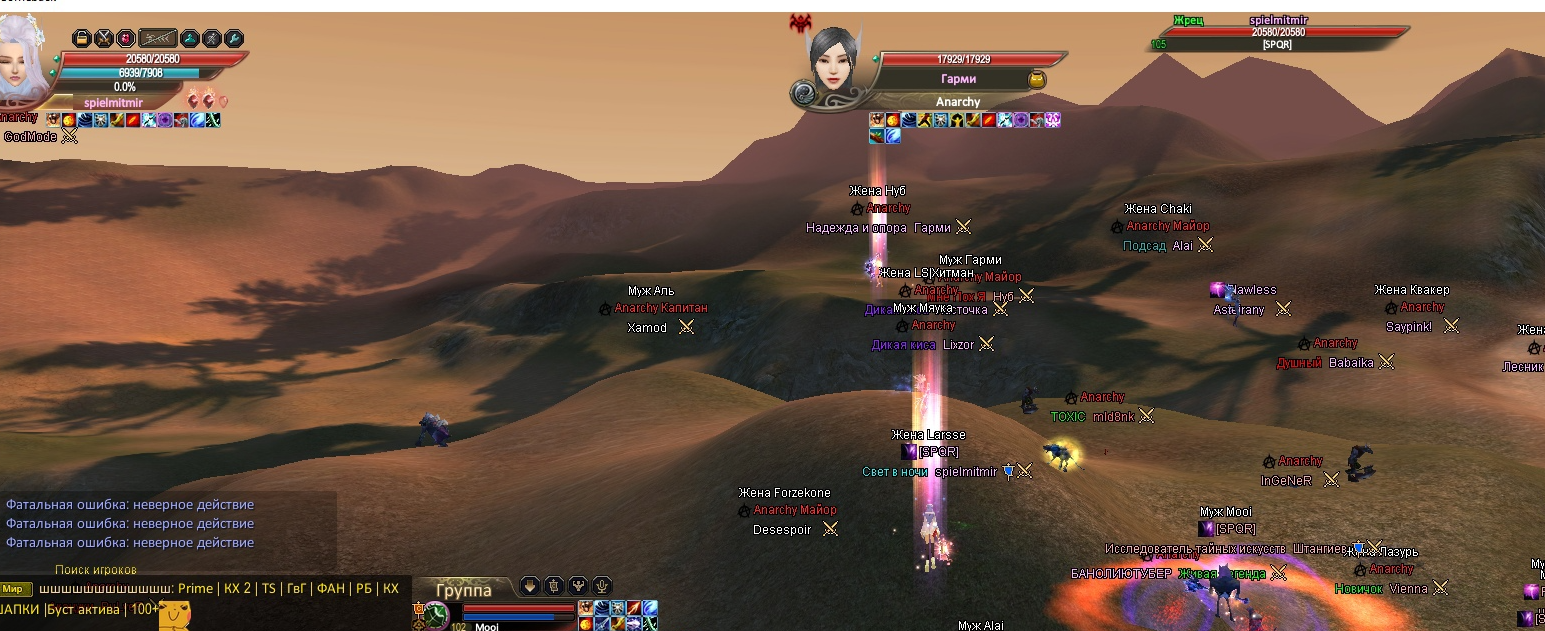Switch the chat channel with the Мир button
This screenshot has width=1545, height=631.
(x=16, y=588)
